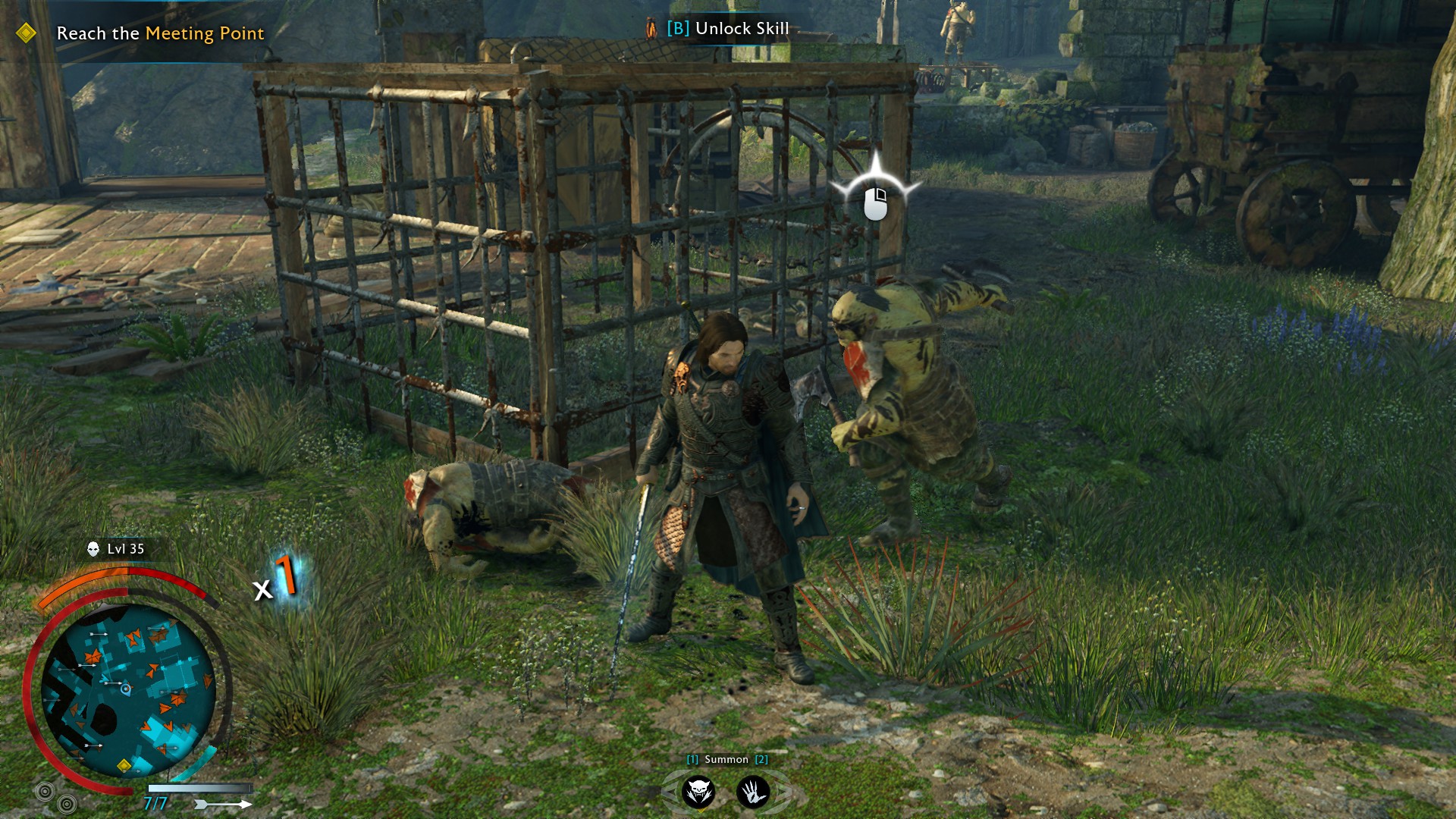The image size is (1456, 819).
Task: Click the blue player marker on minimap
Action: tap(126, 689)
